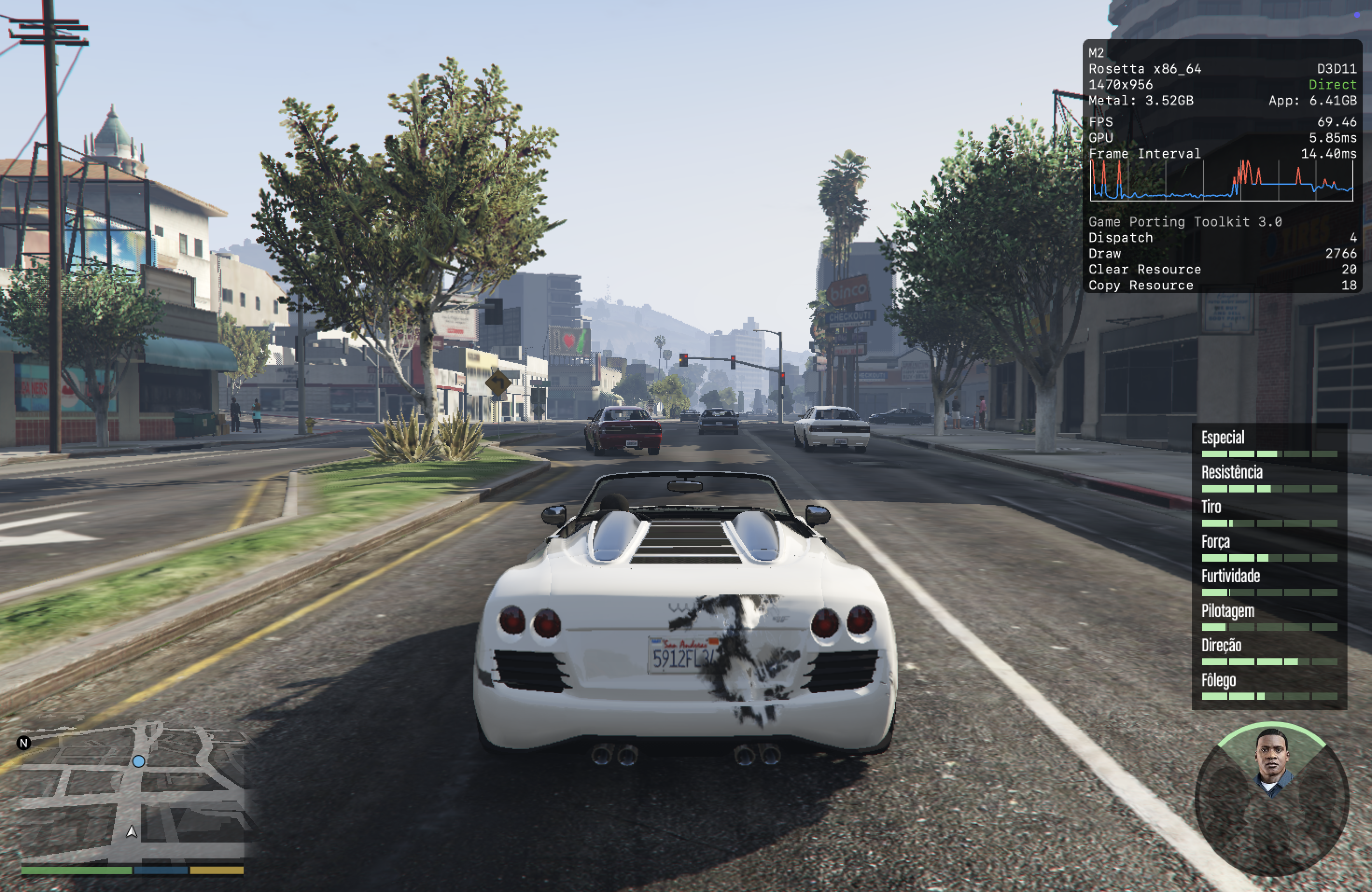Select Franklin's portrait in the character wheel
This screenshot has height=892, width=1372.
coord(1273,761)
